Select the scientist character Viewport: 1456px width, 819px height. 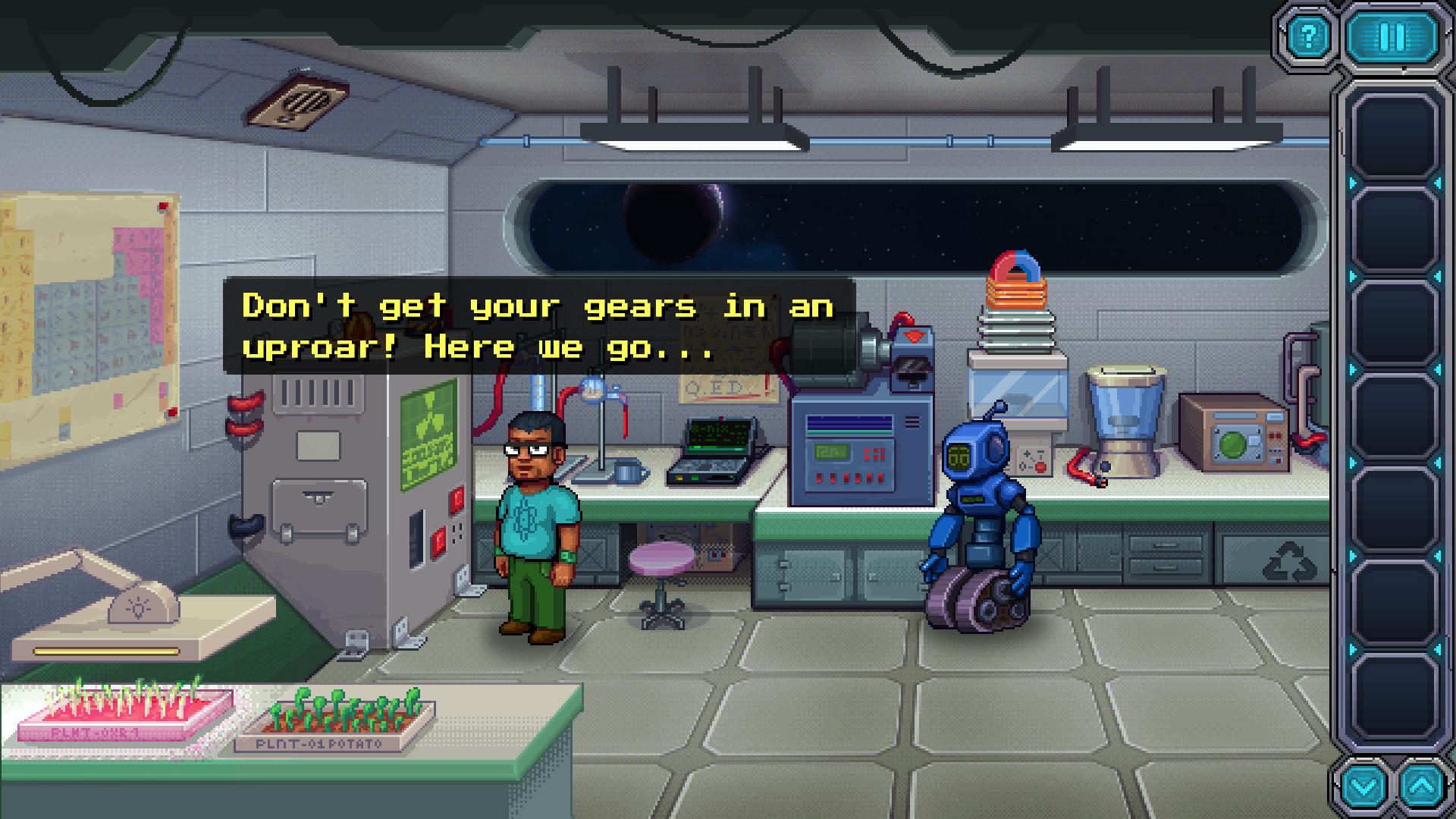coord(534,523)
